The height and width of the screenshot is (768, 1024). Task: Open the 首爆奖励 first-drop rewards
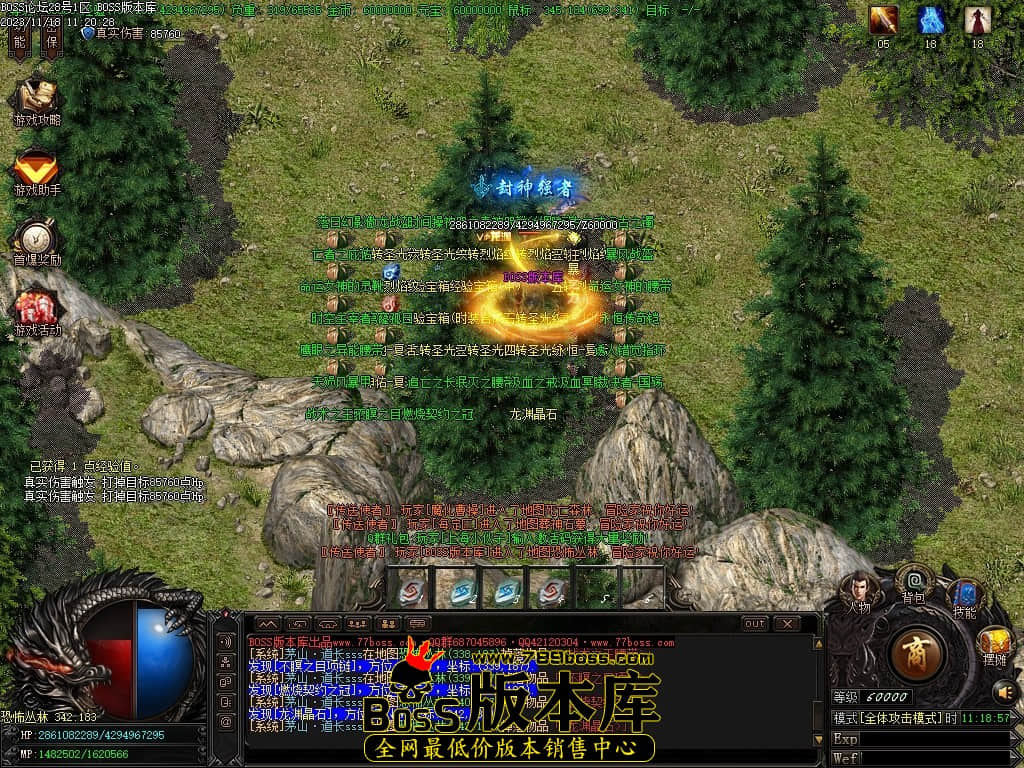click(x=37, y=243)
